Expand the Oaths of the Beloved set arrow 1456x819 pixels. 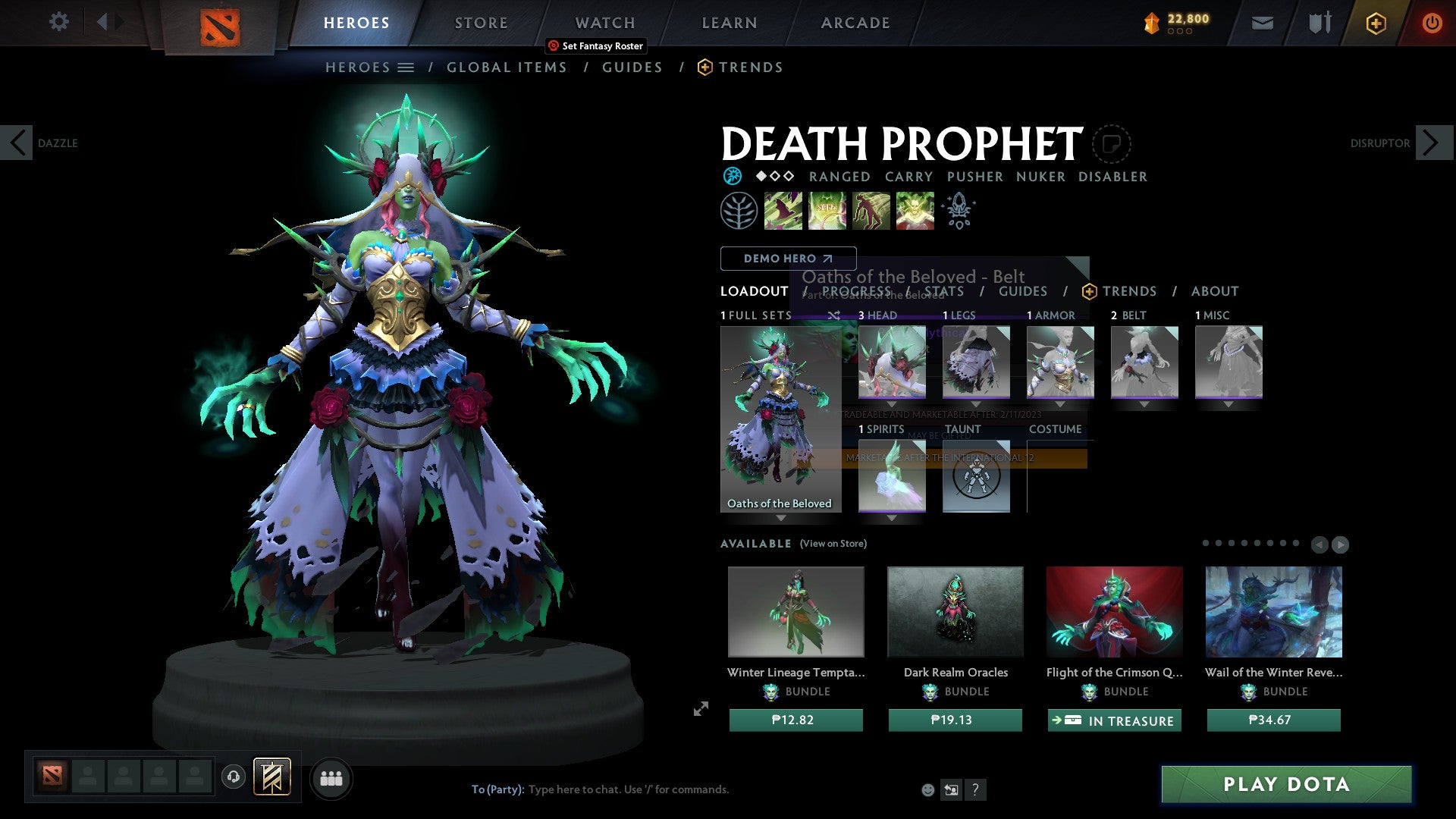point(780,519)
